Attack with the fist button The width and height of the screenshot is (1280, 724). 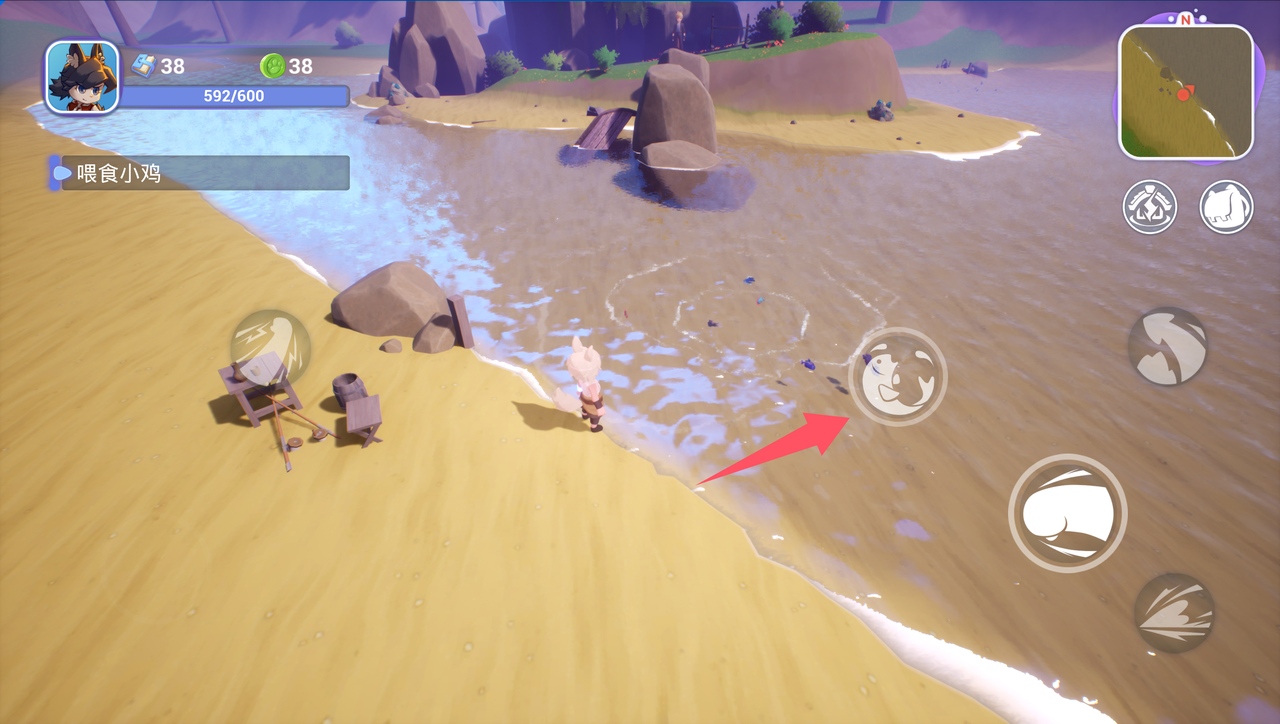tap(1067, 513)
